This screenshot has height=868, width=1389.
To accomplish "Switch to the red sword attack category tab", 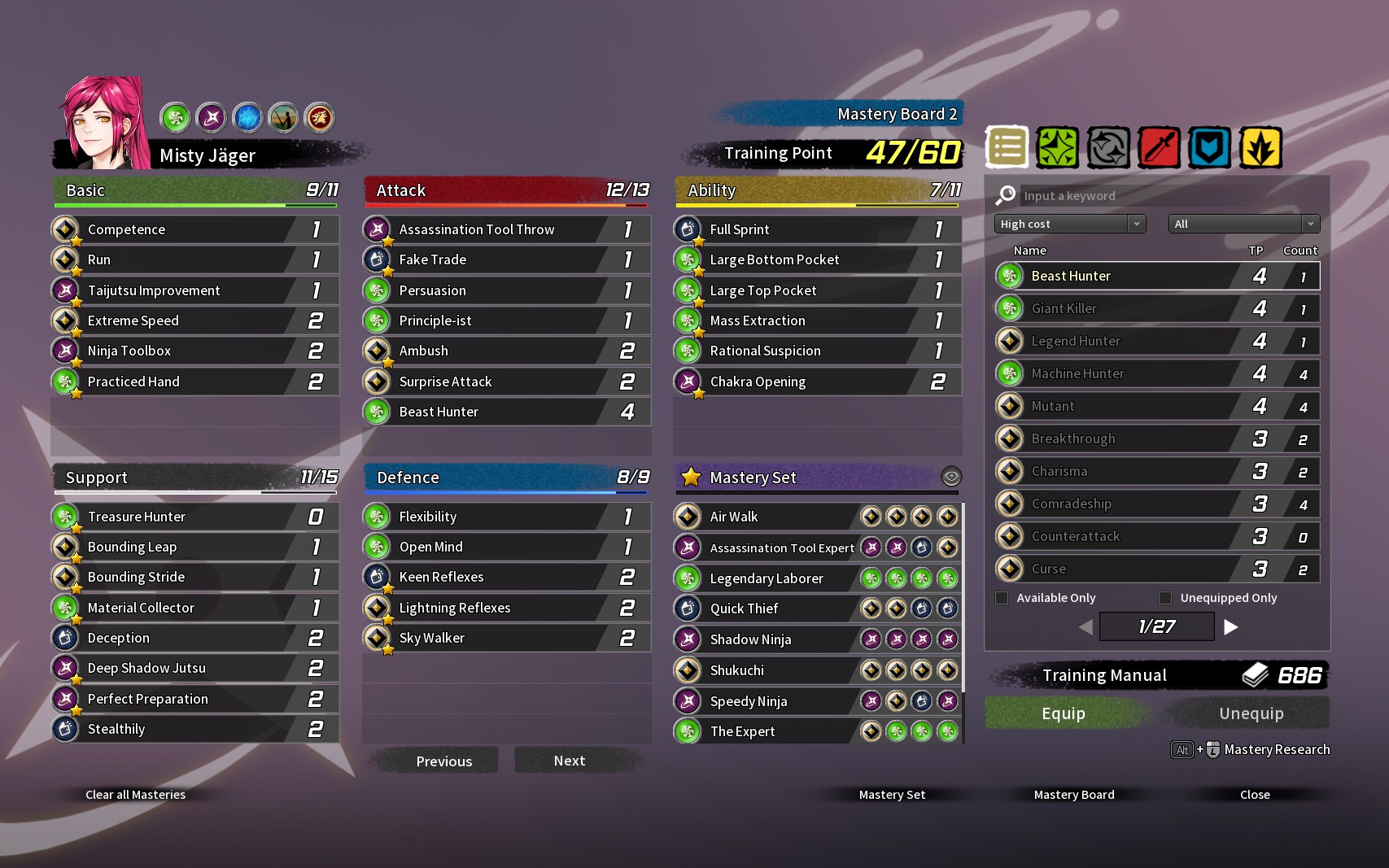I will point(1159,148).
